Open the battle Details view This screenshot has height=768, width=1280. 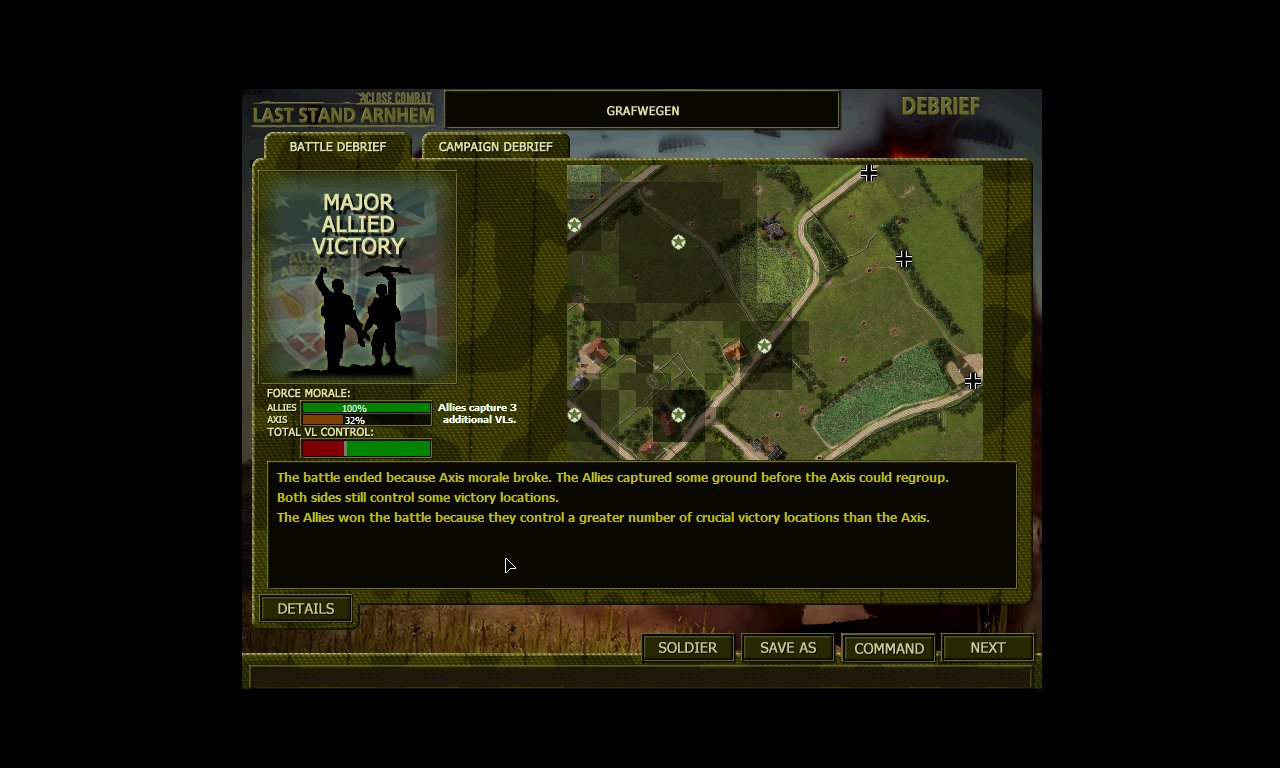[305, 608]
